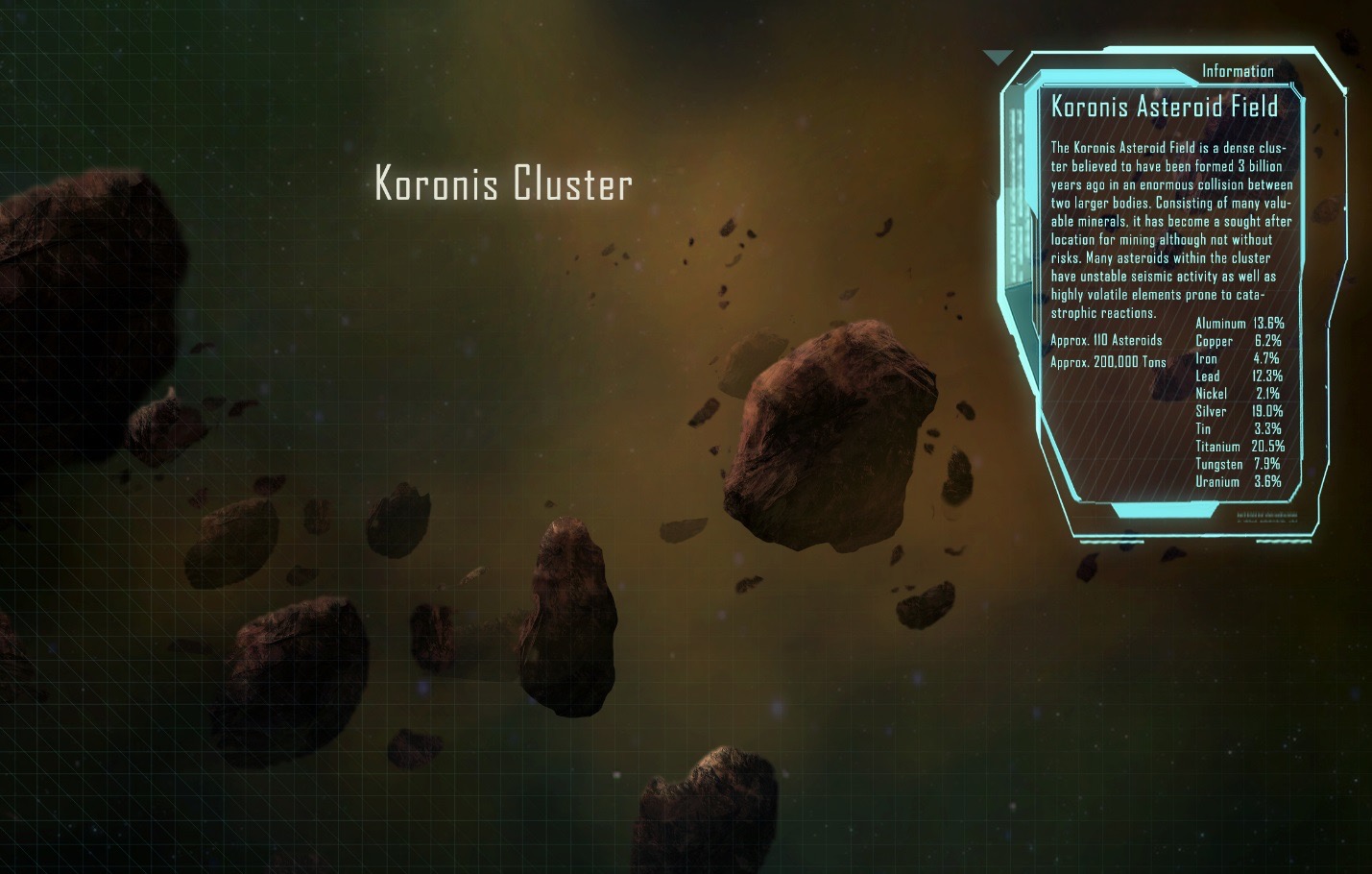Screen dimensions: 1372x874
Task: Select the Information tab on the panel
Action: pos(1237,71)
